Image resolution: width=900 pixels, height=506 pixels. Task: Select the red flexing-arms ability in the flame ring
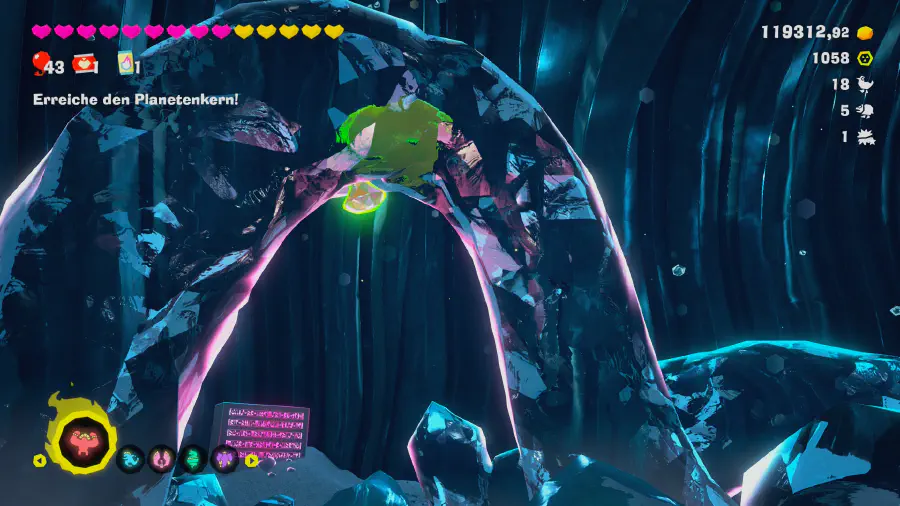point(80,437)
